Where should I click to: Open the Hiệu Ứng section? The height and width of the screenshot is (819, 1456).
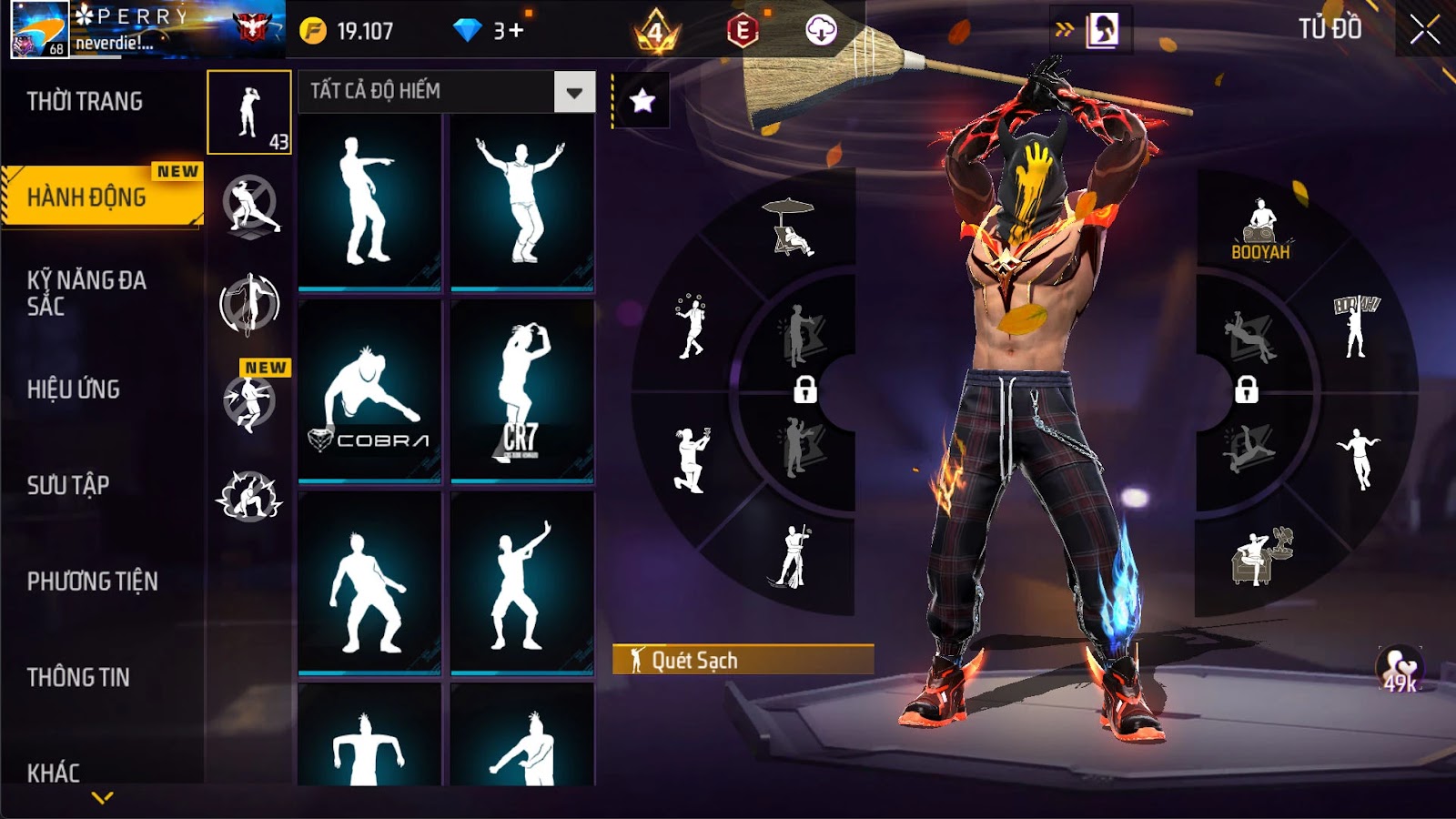74,389
